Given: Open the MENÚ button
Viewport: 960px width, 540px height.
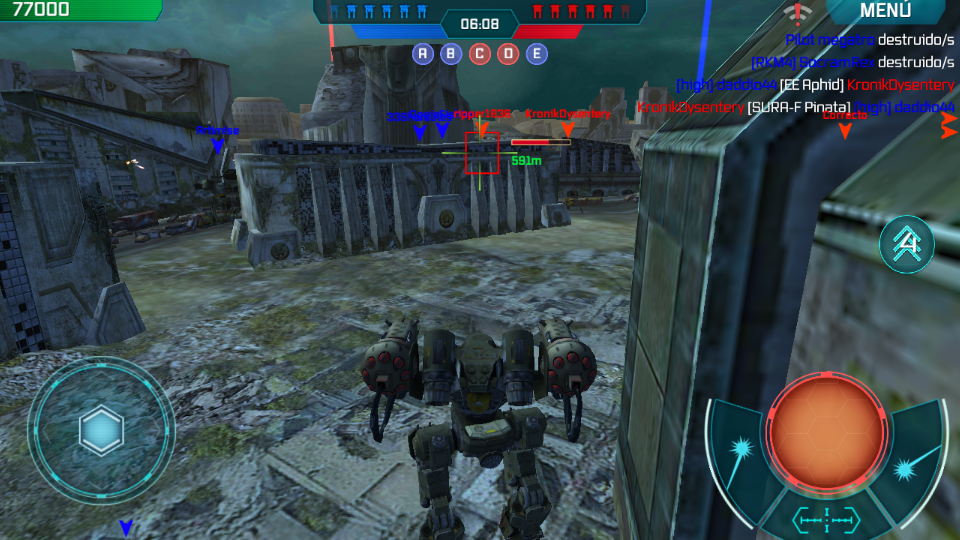Looking at the screenshot, I should coord(885,11).
